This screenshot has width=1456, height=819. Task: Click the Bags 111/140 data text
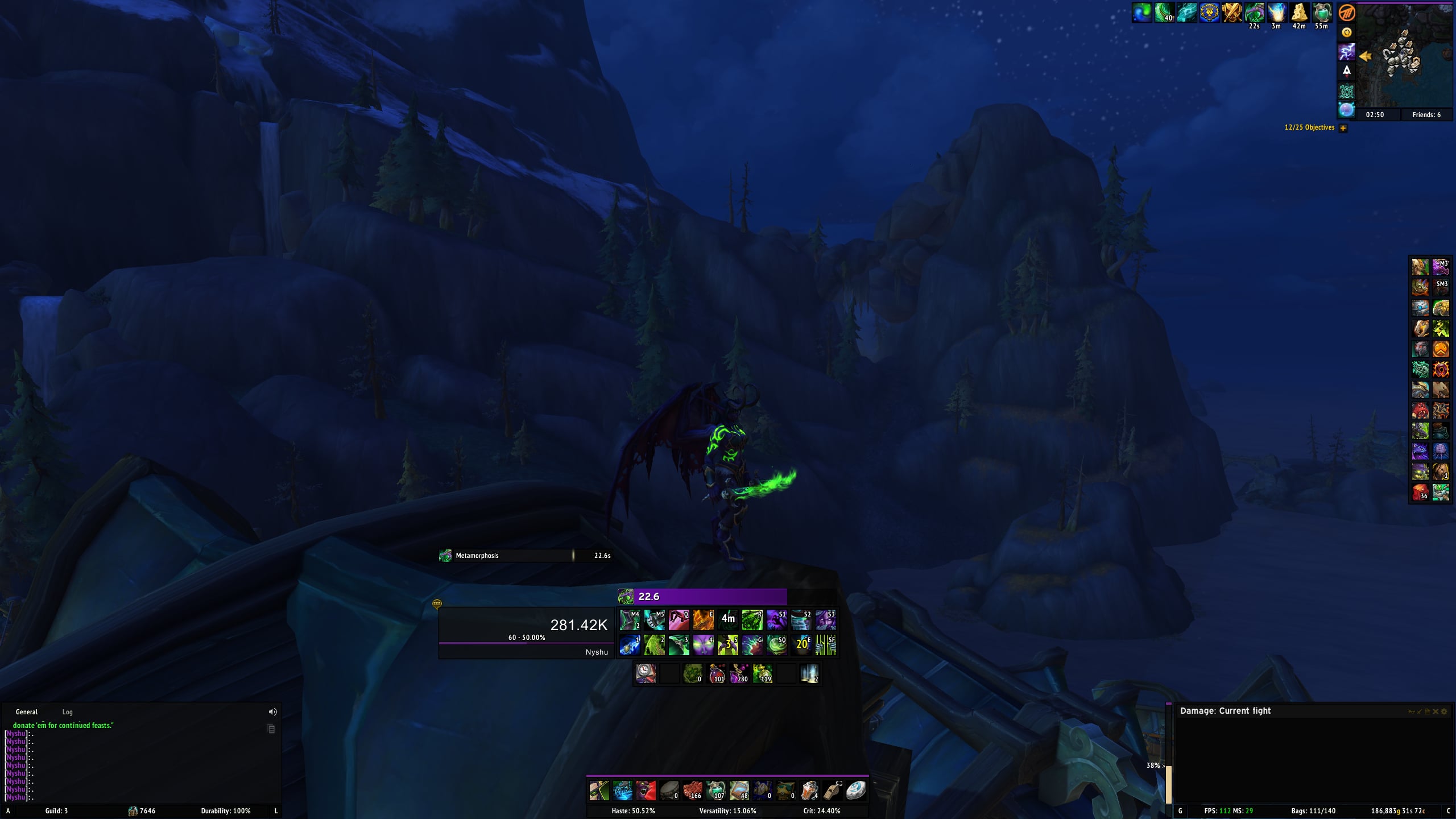[x=1313, y=811]
